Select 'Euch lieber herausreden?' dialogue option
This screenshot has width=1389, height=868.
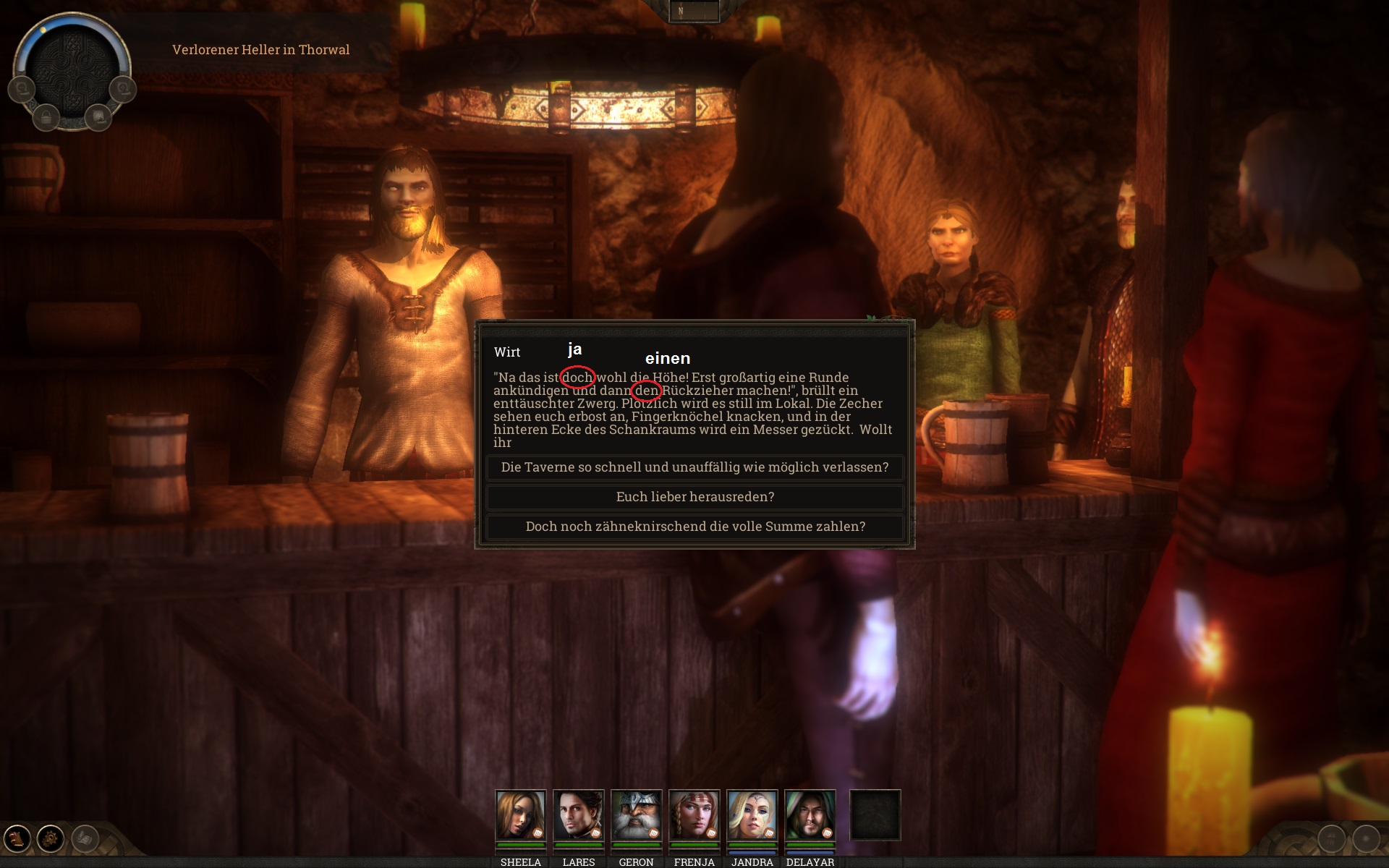(694, 497)
